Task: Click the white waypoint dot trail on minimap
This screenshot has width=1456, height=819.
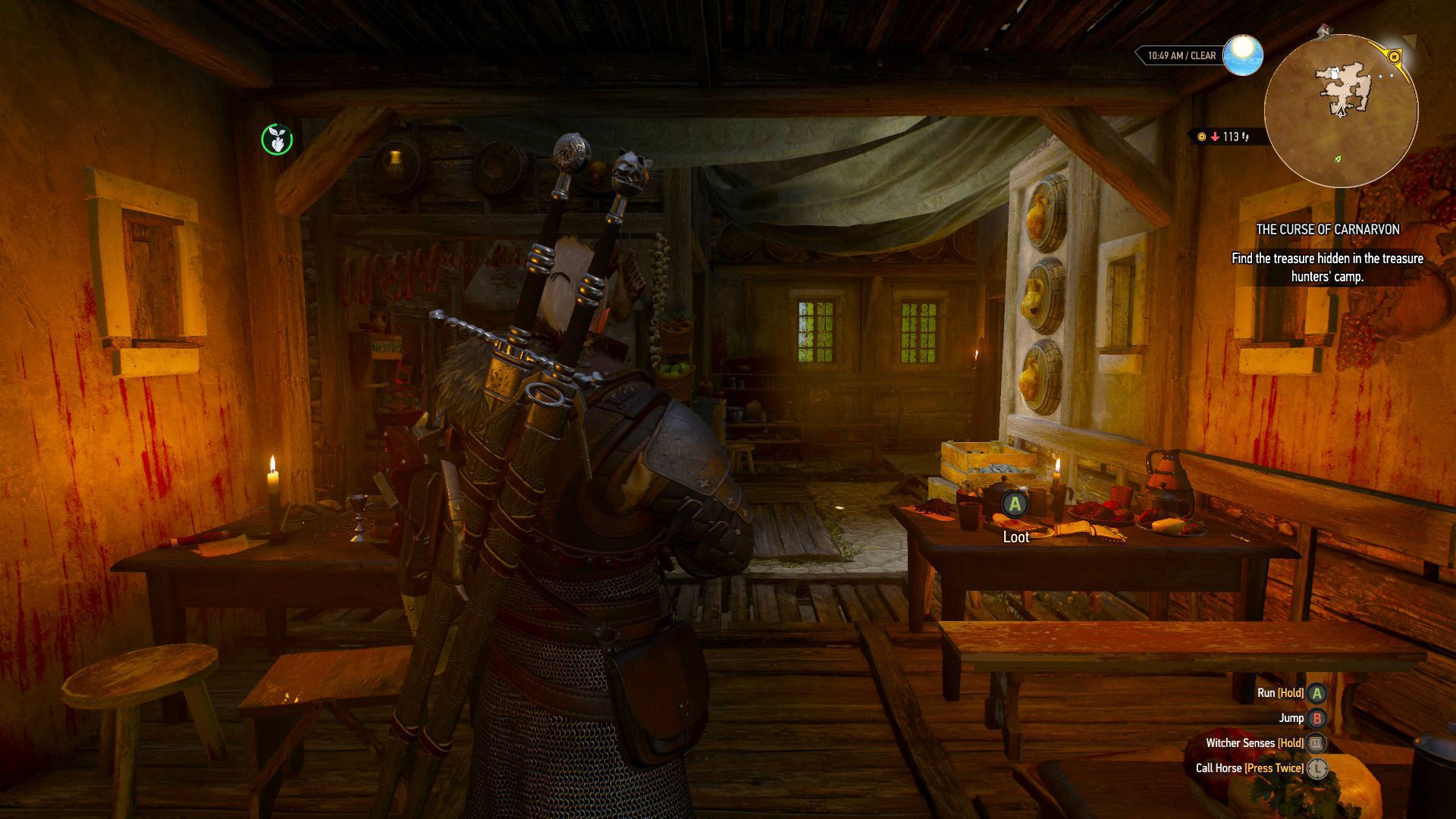Action: pos(1380,76)
